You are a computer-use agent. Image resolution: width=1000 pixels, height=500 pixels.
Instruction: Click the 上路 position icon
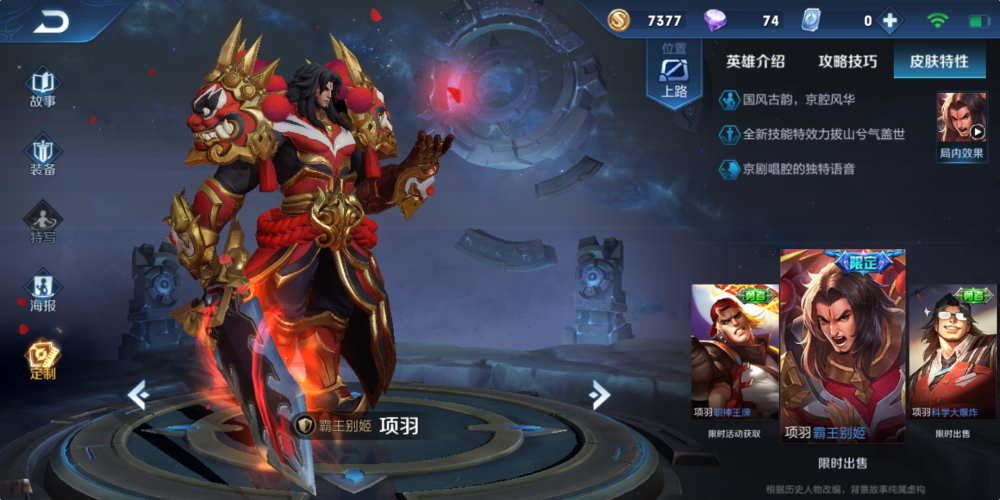pyautogui.click(x=672, y=72)
